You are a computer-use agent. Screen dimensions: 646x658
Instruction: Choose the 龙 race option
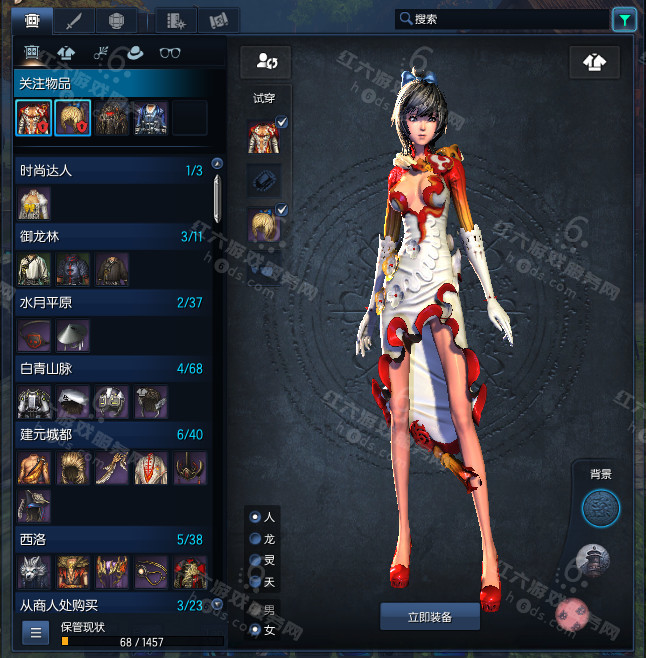pyautogui.click(x=256, y=539)
